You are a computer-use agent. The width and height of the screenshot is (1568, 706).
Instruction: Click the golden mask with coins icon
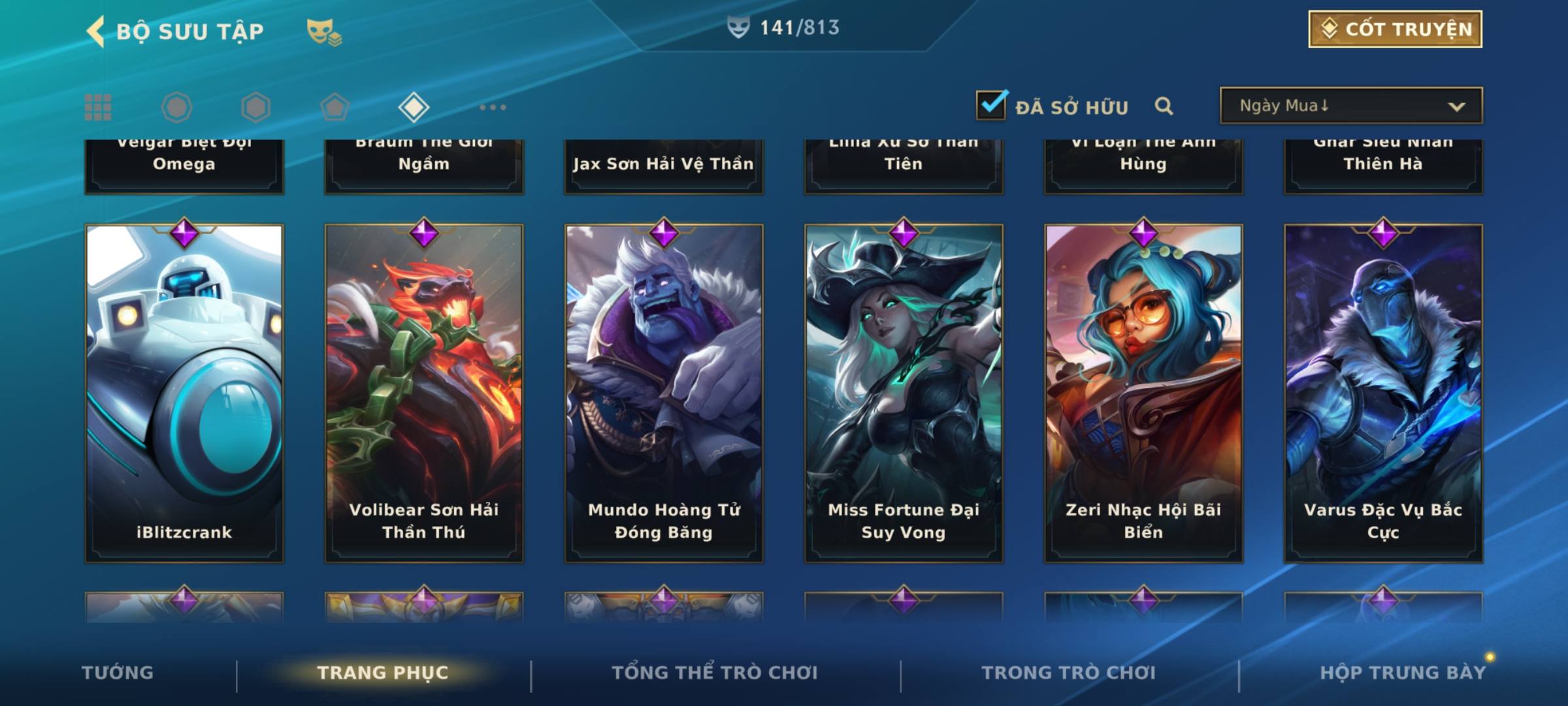coord(323,31)
